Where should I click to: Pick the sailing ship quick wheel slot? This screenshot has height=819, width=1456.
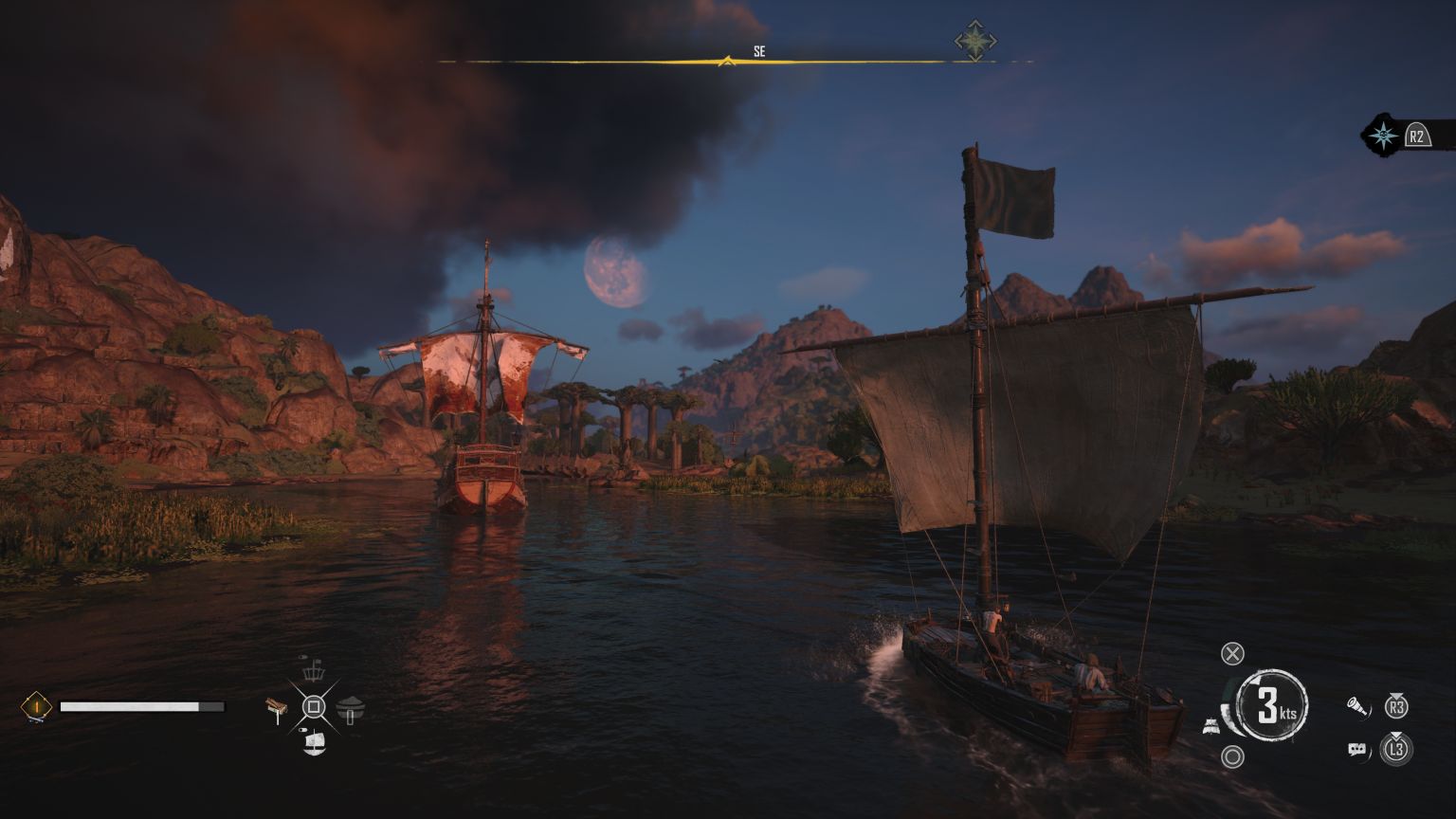pos(314,743)
